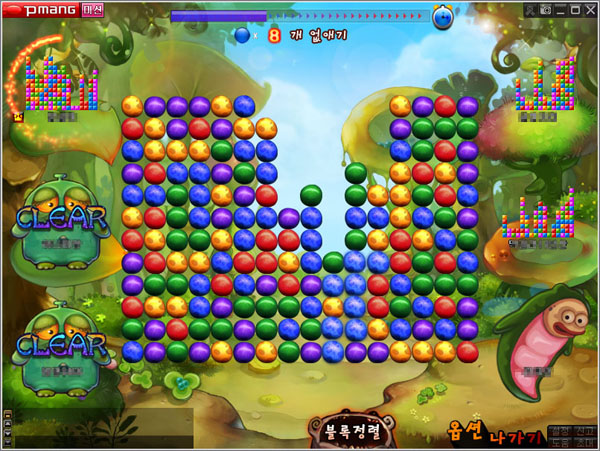Select the lone green ball atop center column
The height and width of the screenshot is (451, 600).
pyautogui.click(x=310, y=193)
